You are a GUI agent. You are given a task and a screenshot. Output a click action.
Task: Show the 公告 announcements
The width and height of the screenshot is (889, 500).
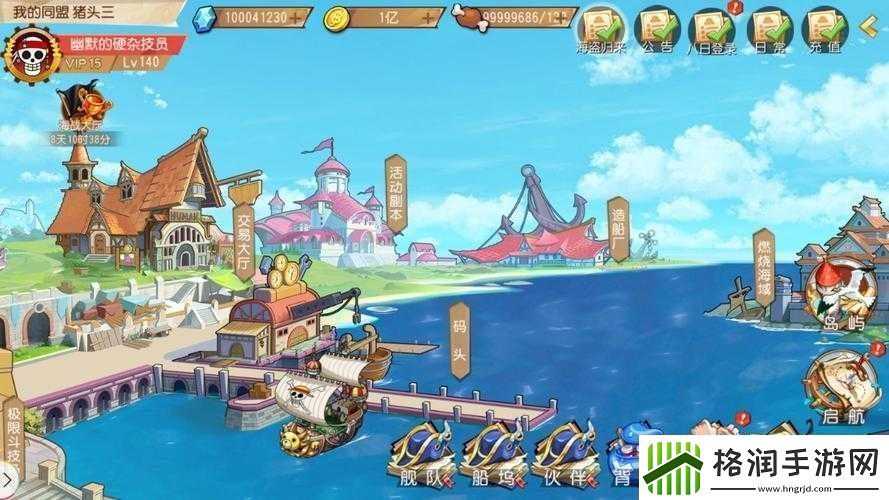coord(657,29)
